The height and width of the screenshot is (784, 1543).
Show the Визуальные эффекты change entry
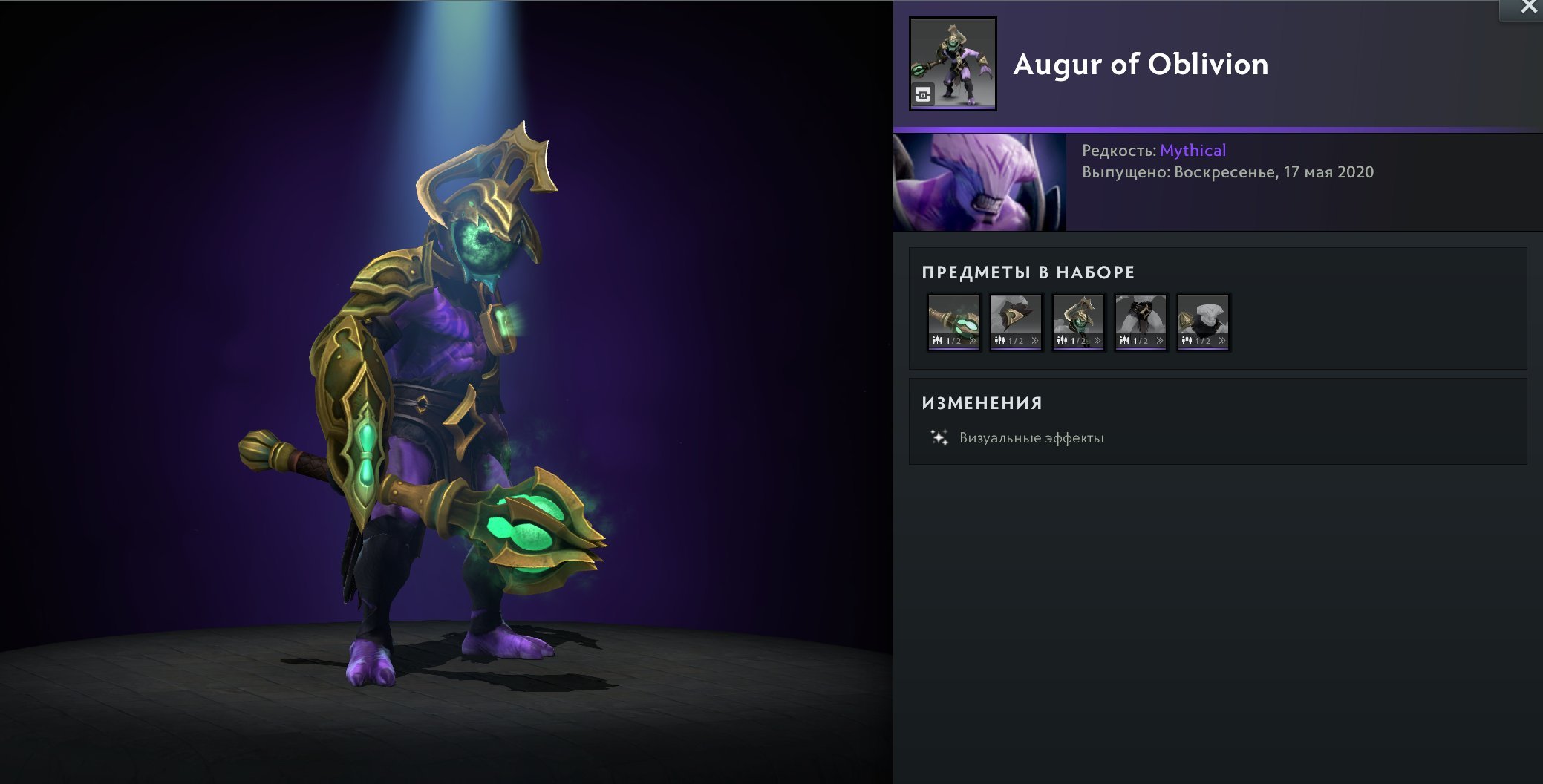(1031, 438)
